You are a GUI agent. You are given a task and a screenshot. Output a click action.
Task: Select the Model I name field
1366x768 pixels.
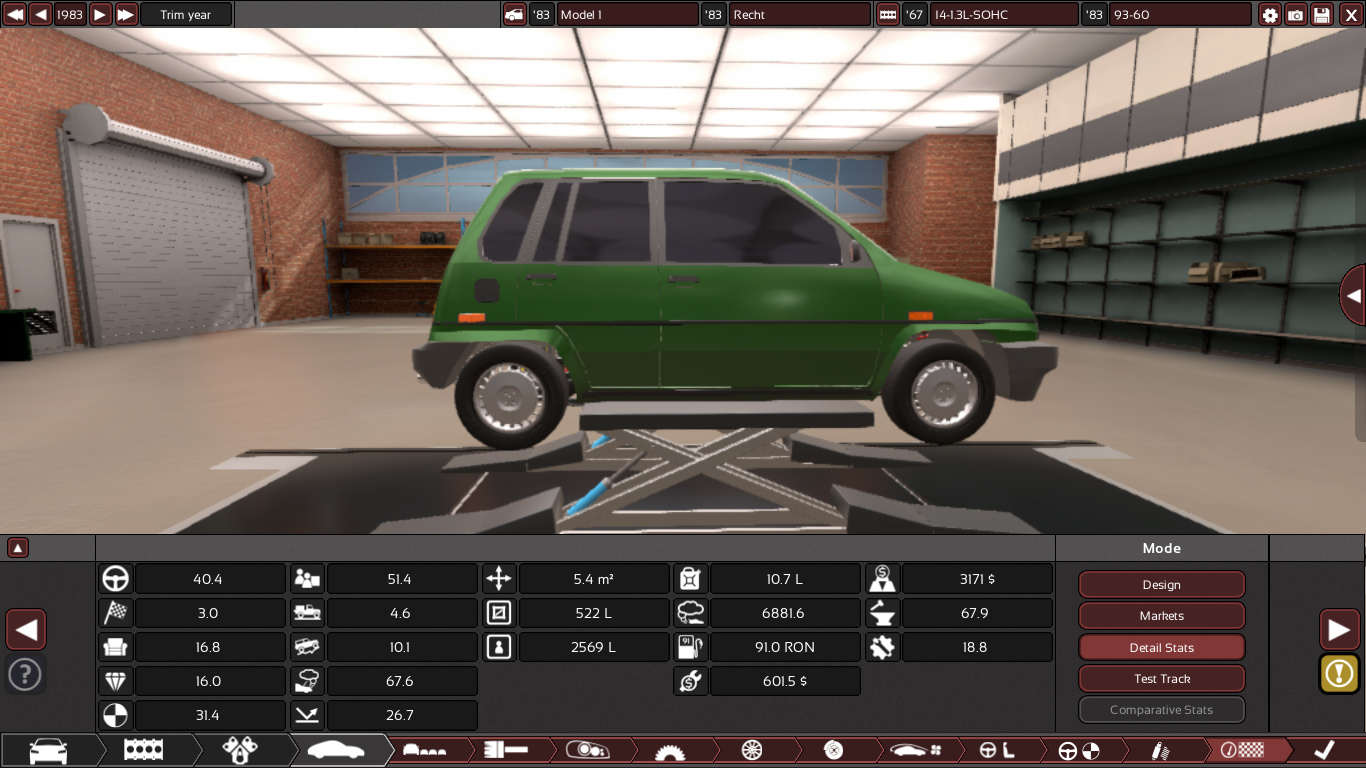(627, 15)
